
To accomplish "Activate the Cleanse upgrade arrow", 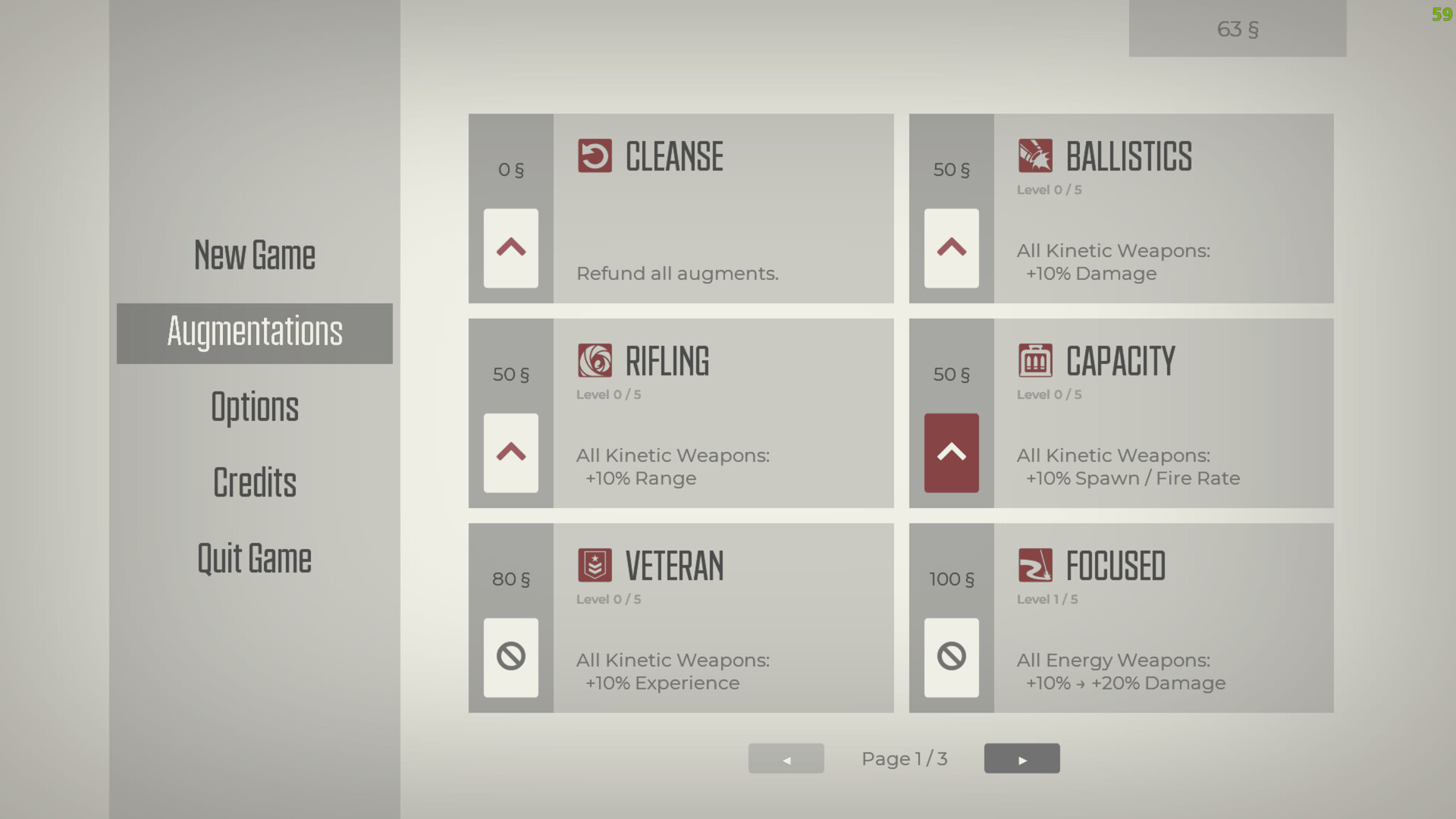I will (x=510, y=249).
